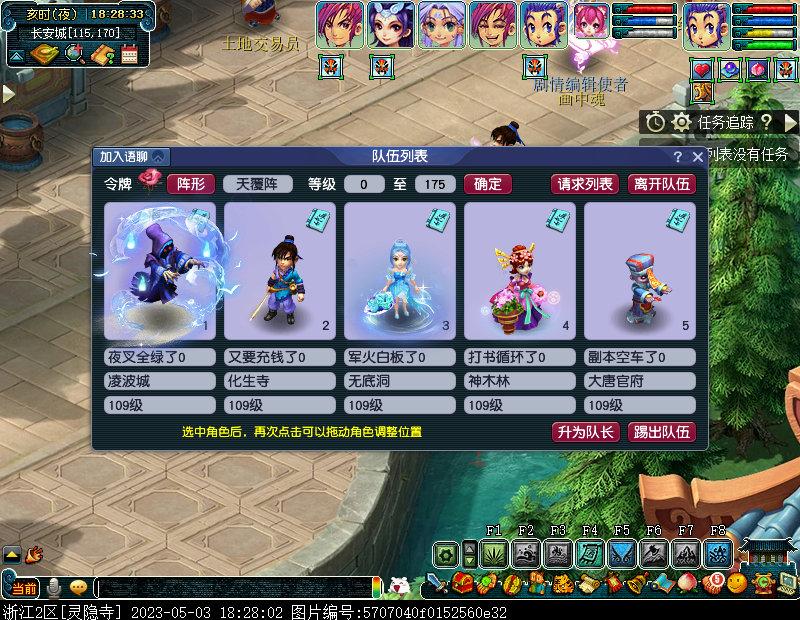This screenshot has height=620, width=800.
Task: Edit the maximum level field showing 175
Action: pyautogui.click(x=434, y=184)
